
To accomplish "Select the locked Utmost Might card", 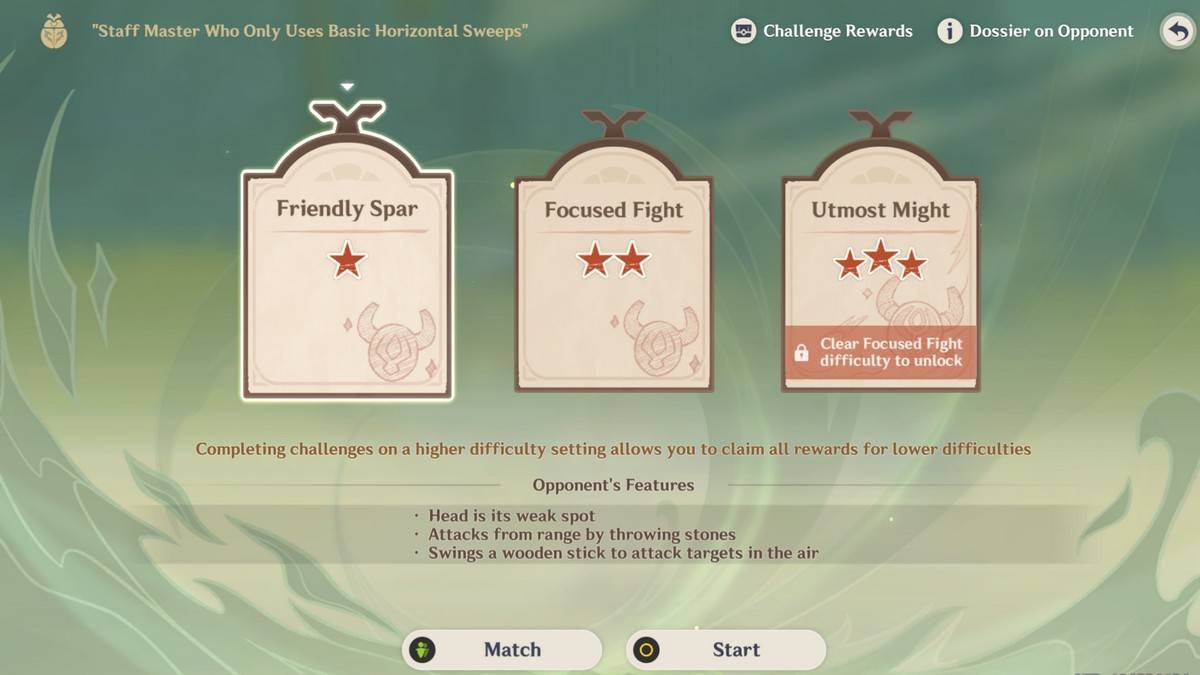I will (x=880, y=285).
